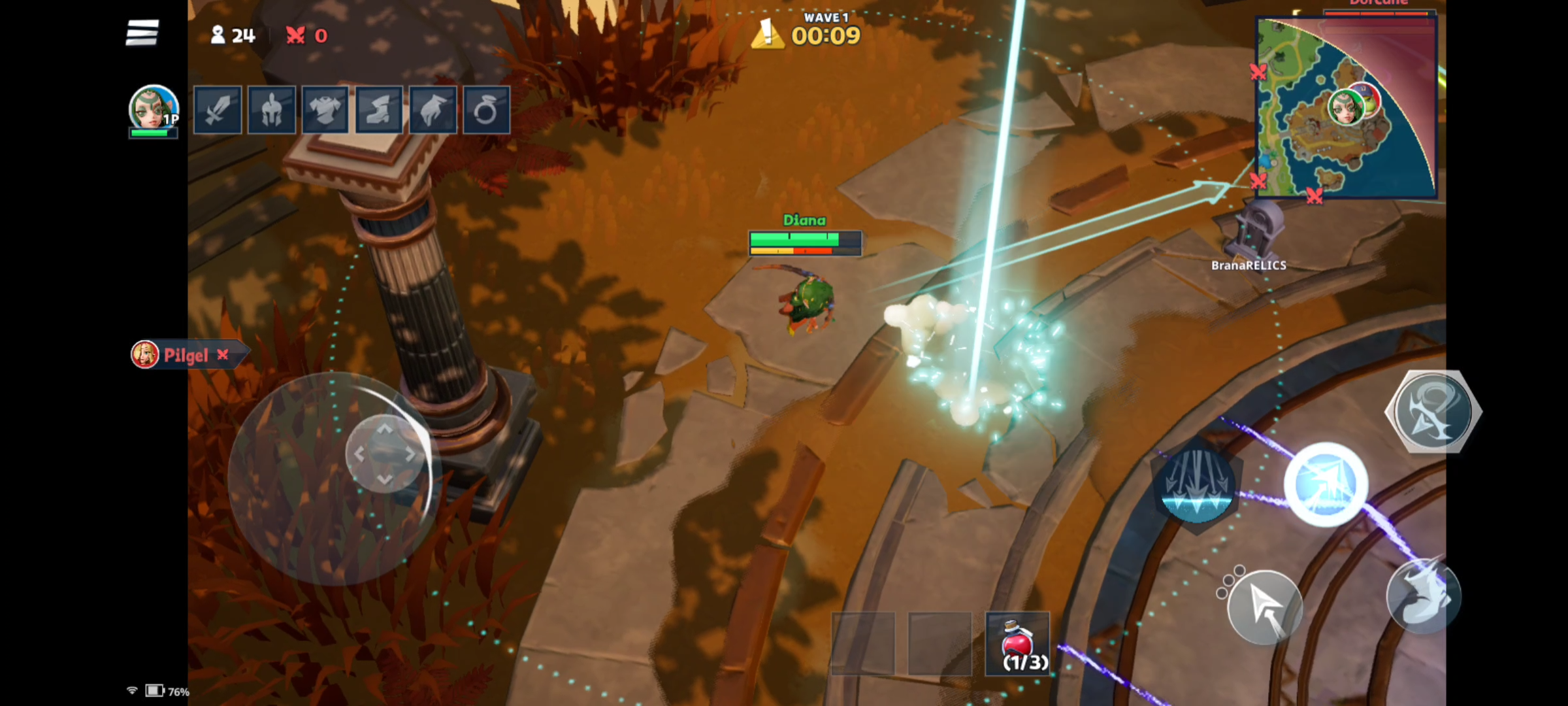The height and width of the screenshot is (706, 1568).
Task: Activate the horse mount dash button
Action: [x=1423, y=596]
